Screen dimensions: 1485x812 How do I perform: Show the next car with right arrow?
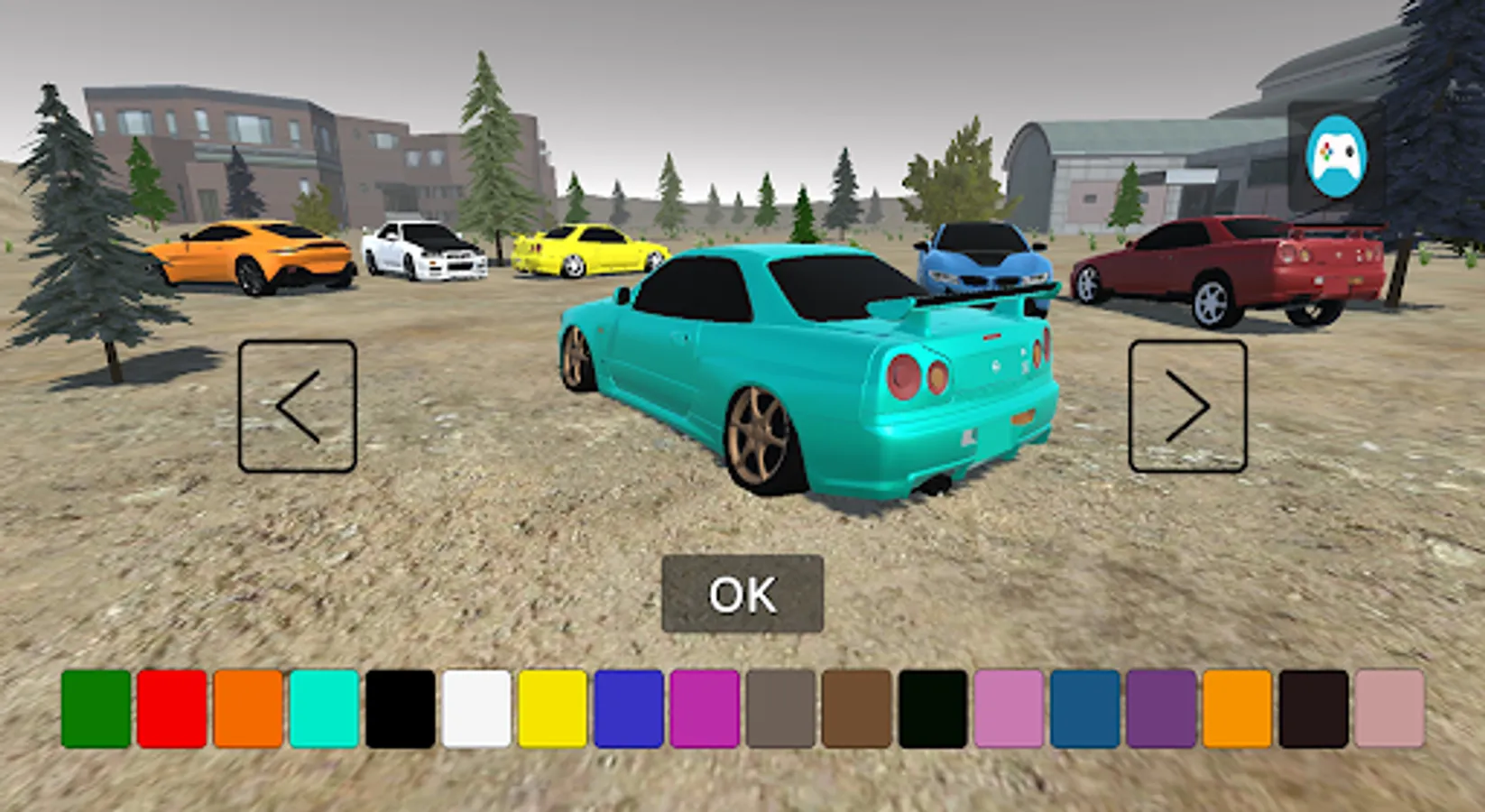[x=1187, y=406]
